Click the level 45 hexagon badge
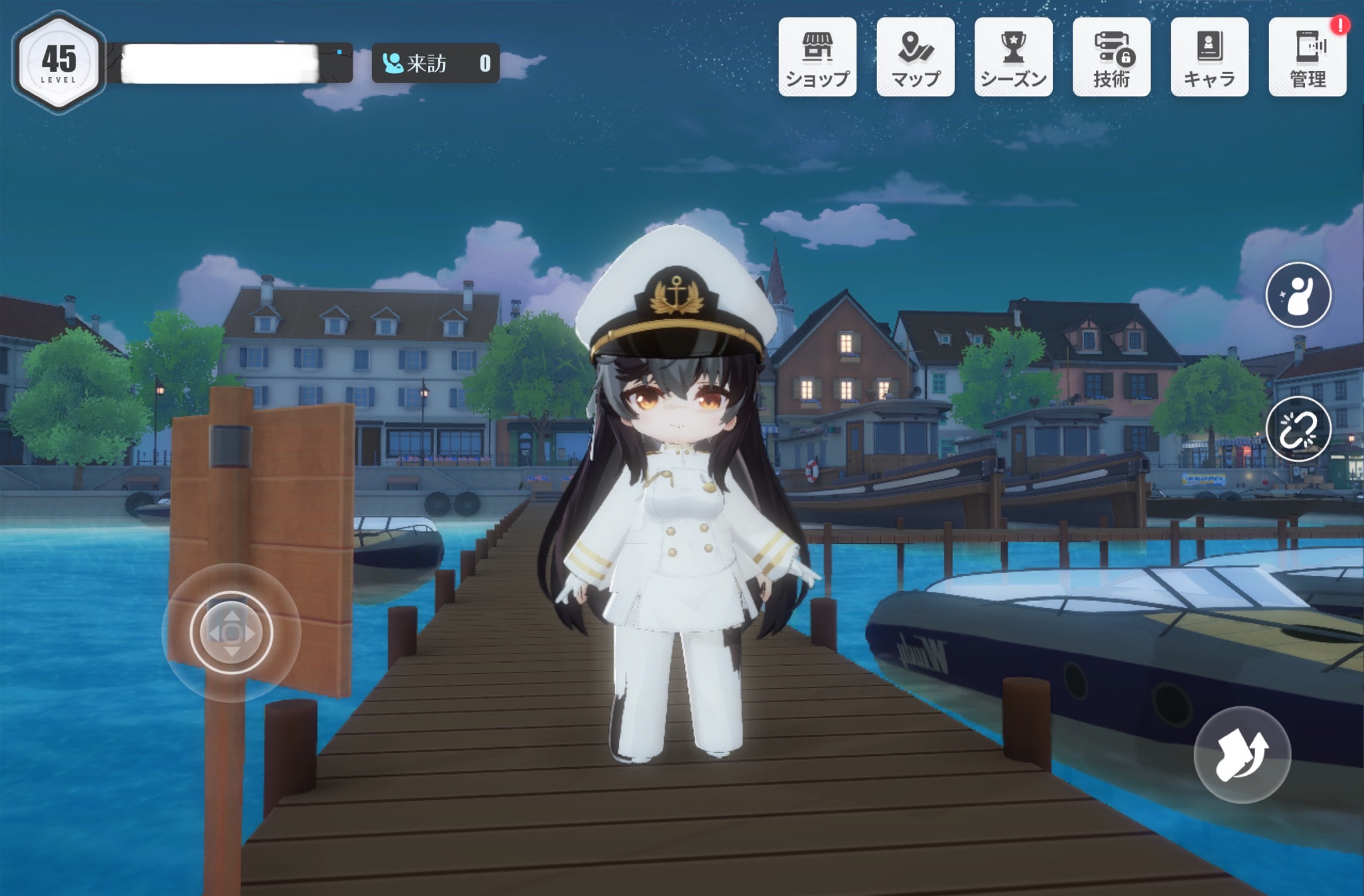 59,63
